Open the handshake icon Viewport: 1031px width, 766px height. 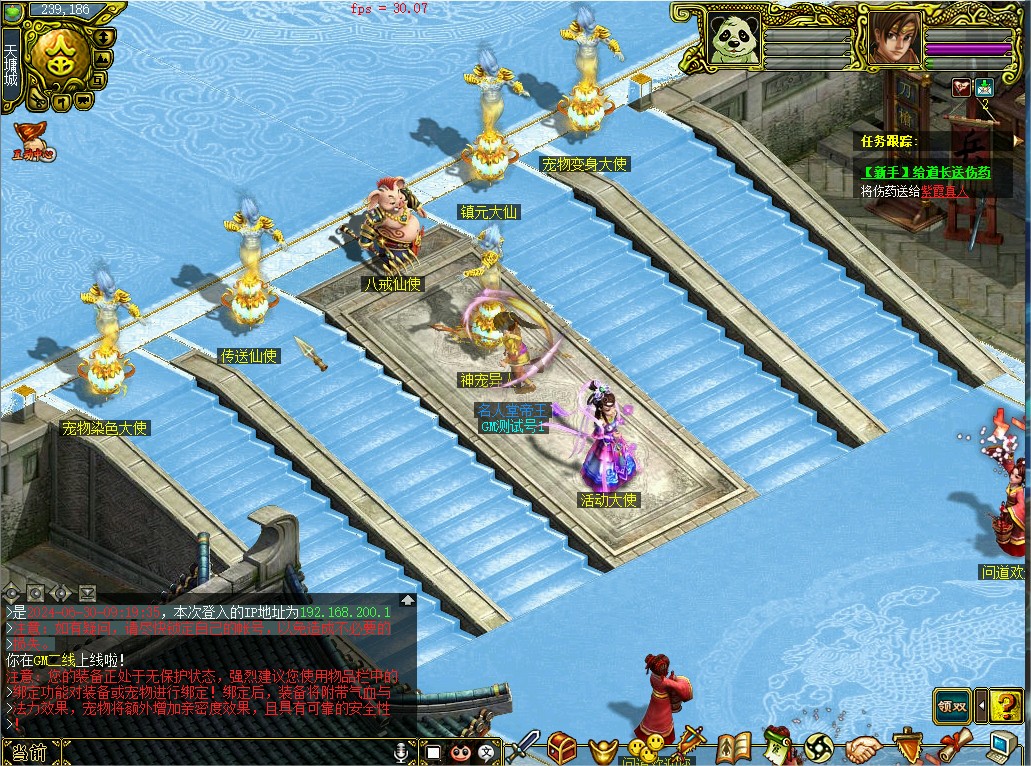pyautogui.click(x=863, y=748)
